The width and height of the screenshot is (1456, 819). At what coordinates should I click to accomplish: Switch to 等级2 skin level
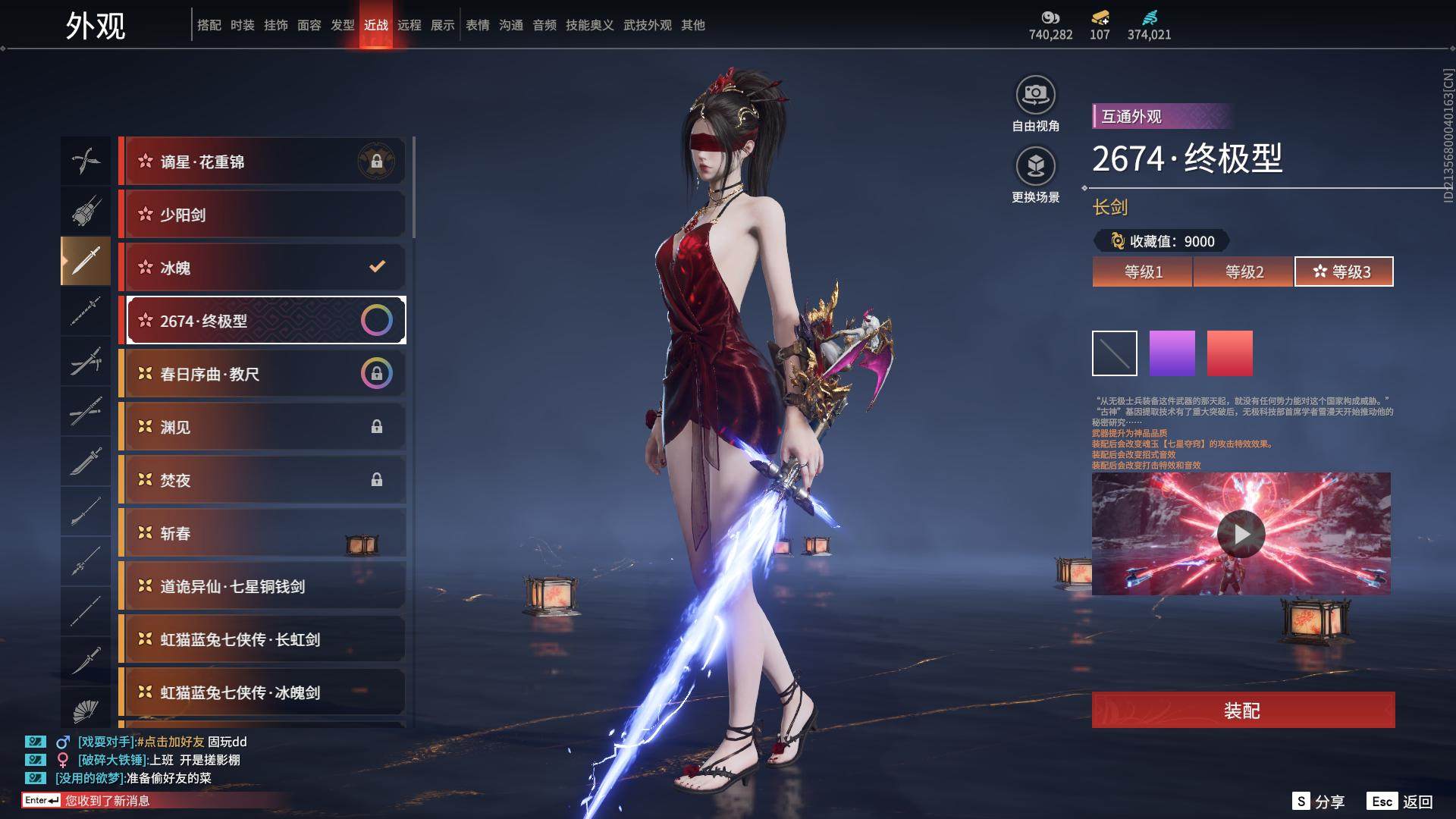click(x=1244, y=271)
